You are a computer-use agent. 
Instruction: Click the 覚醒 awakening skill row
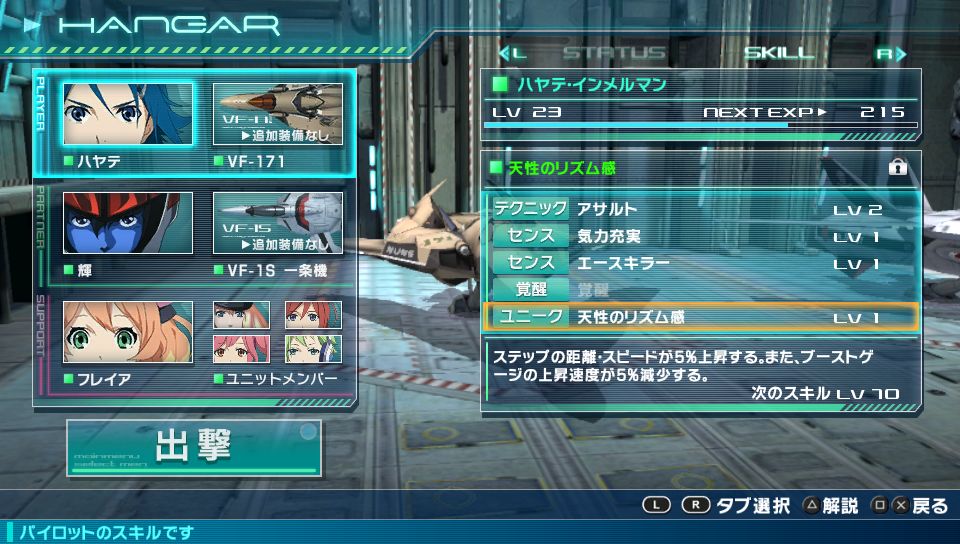click(701, 290)
